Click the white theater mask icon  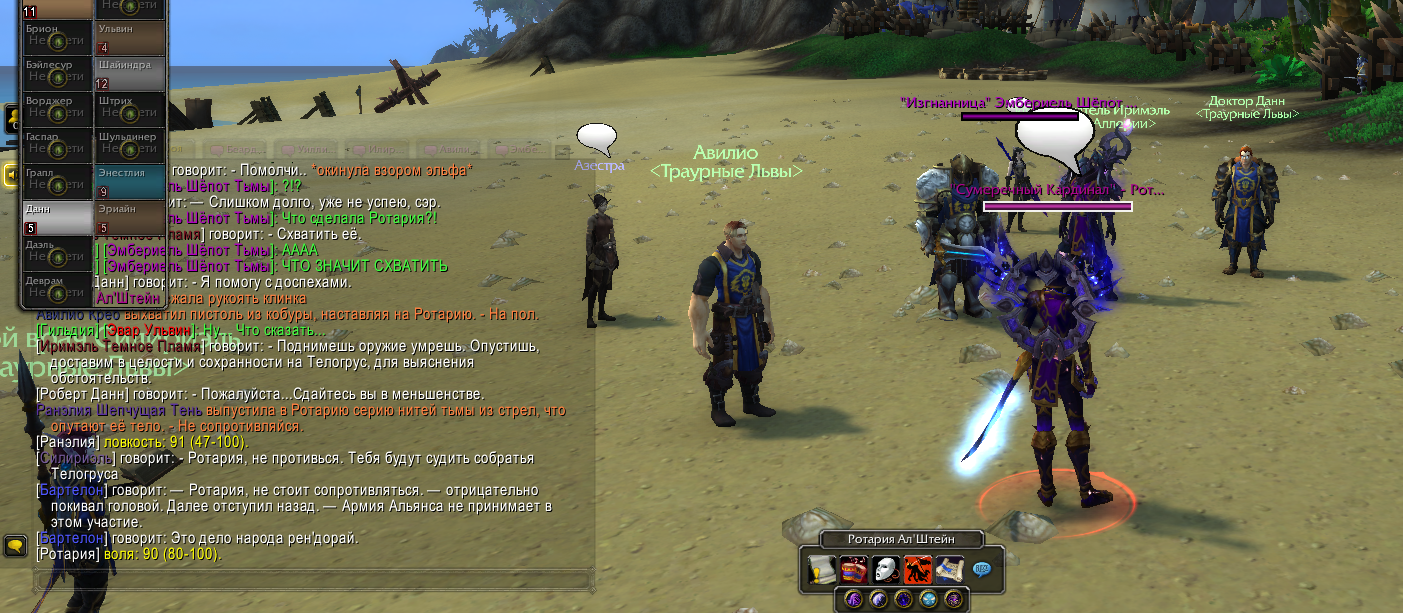pos(886,570)
